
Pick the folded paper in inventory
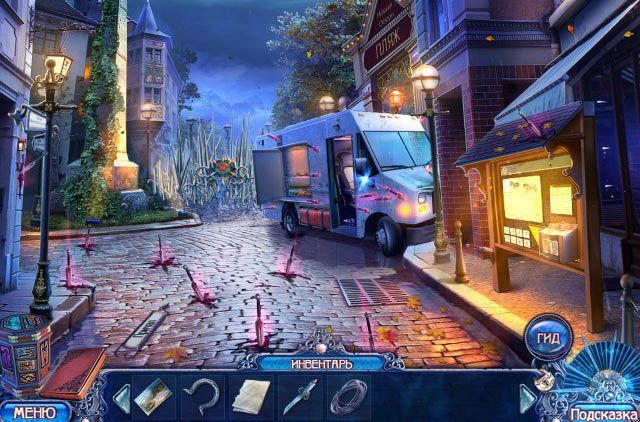[x=251, y=396]
